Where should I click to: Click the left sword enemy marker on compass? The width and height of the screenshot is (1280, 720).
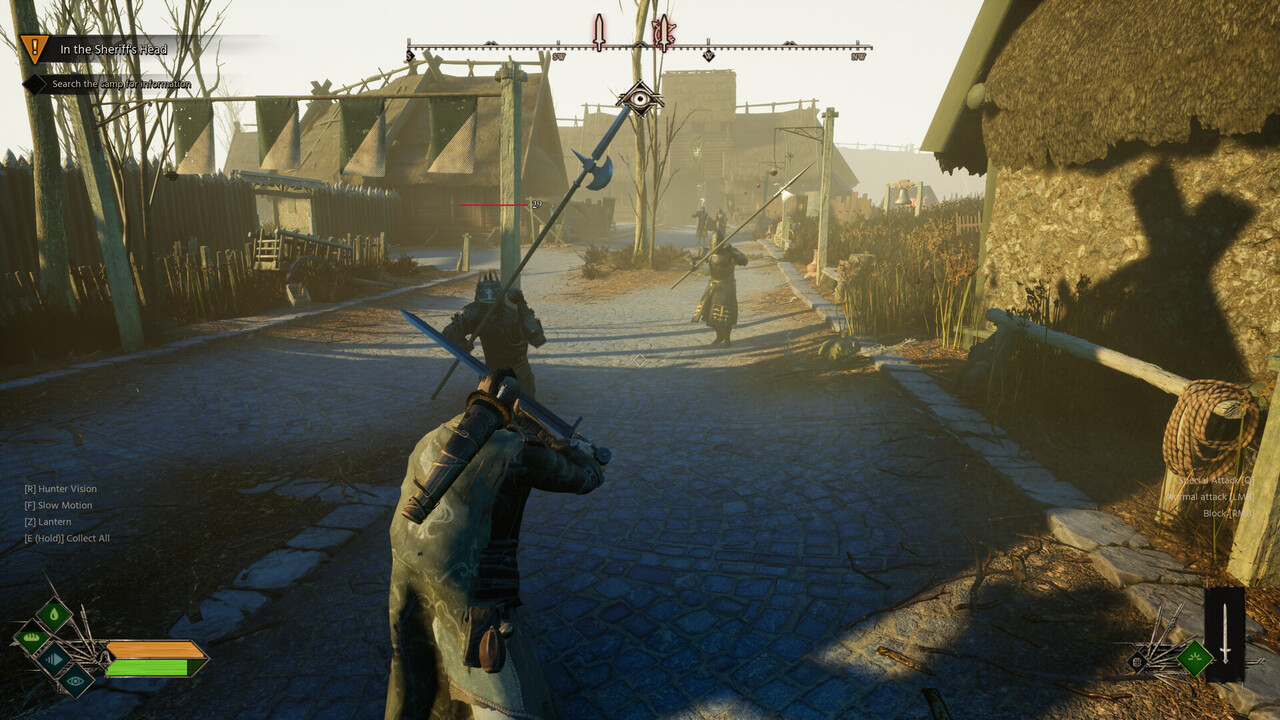point(598,31)
